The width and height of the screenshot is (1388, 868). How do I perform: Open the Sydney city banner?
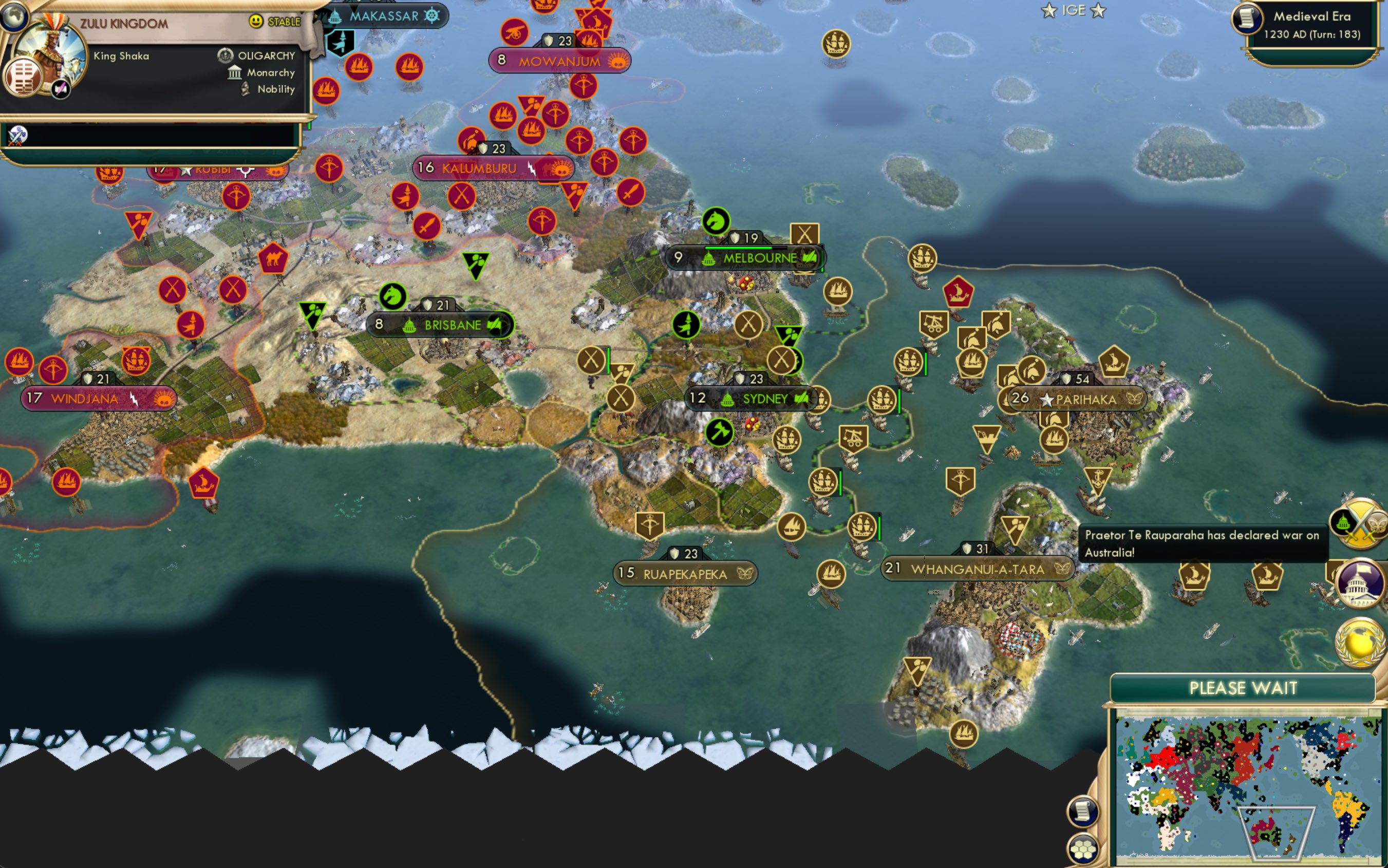point(753,399)
